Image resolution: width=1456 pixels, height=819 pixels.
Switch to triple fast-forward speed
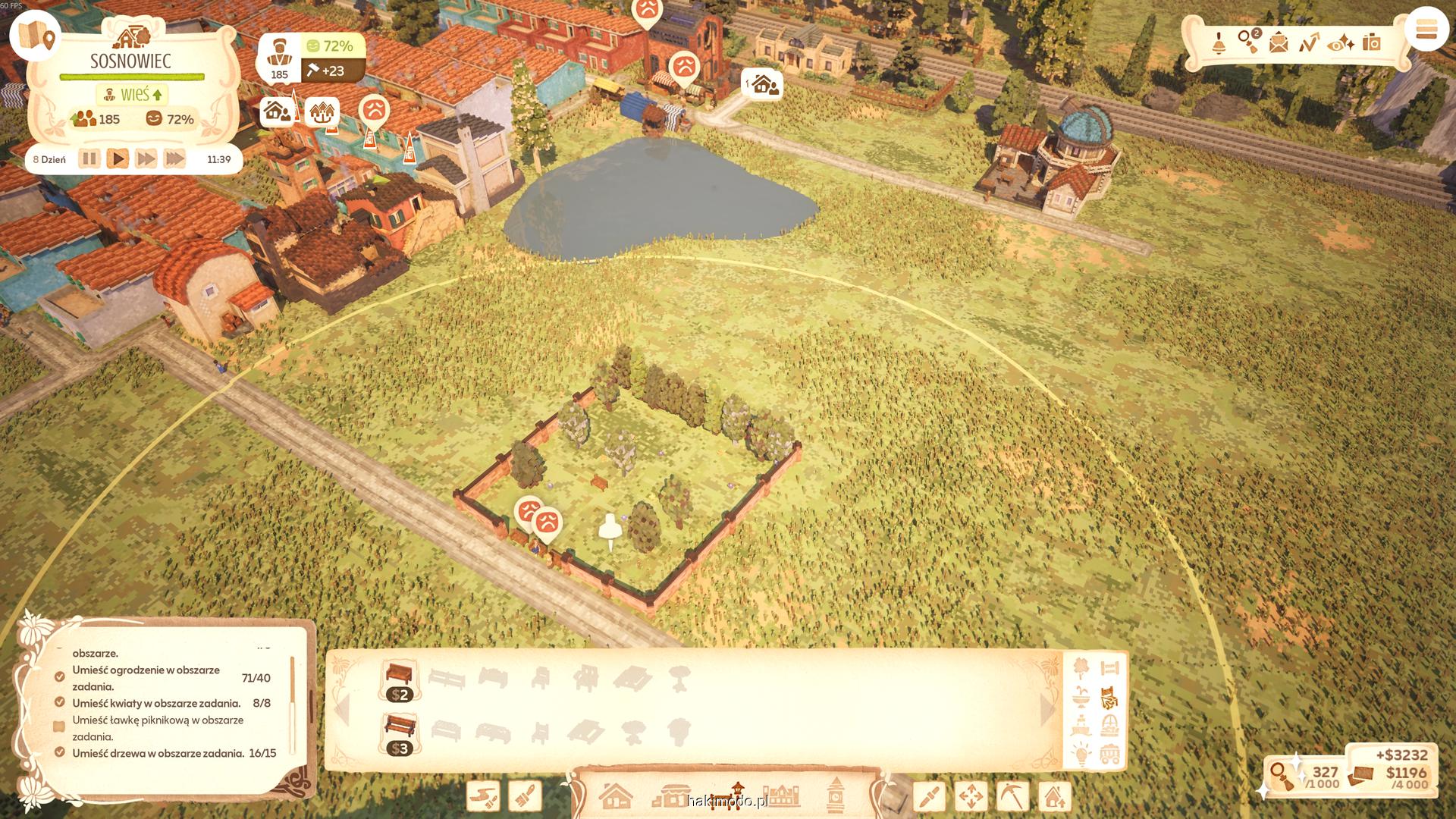tap(174, 159)
